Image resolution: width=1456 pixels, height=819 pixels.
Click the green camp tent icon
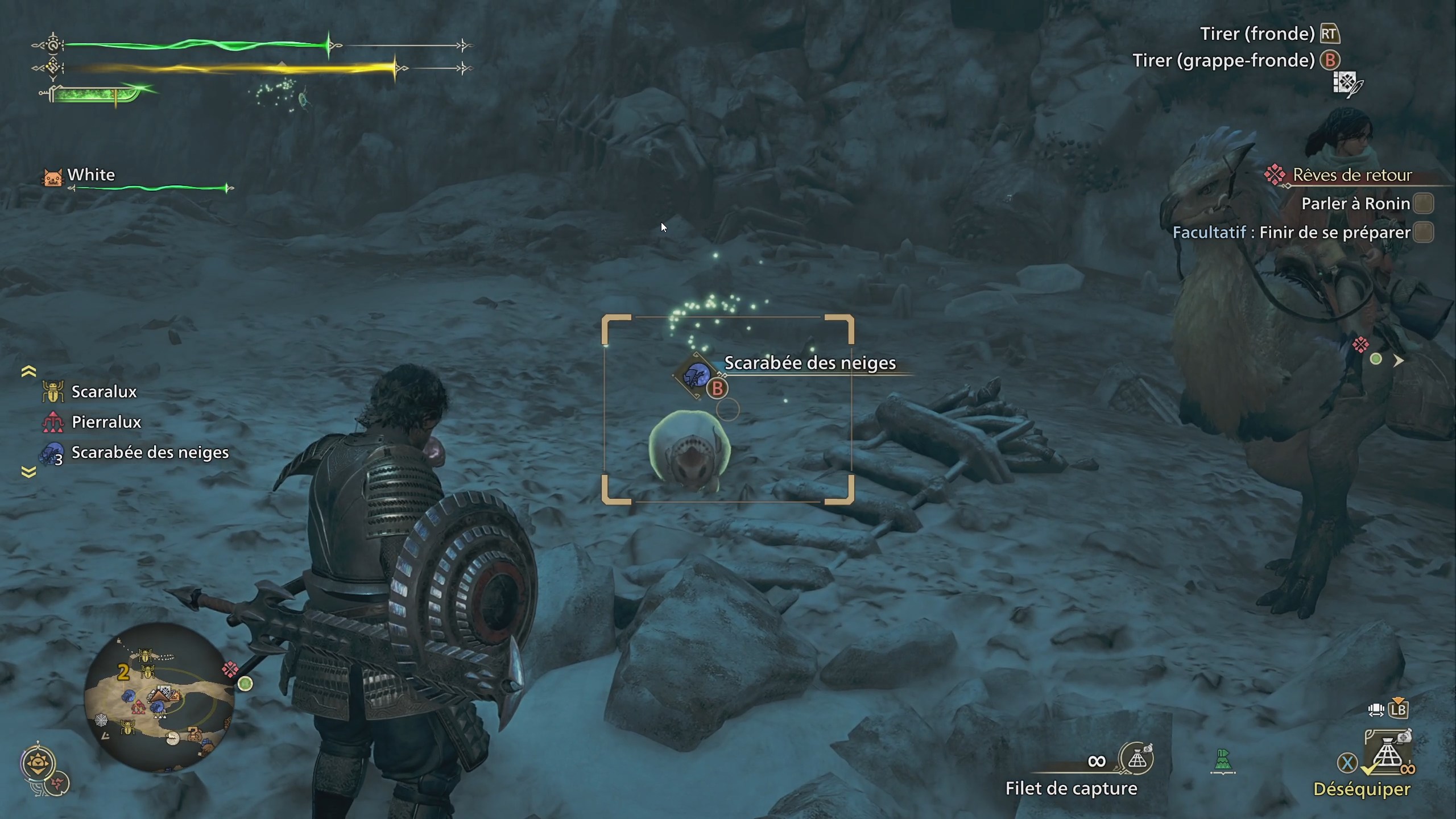(1224, 759)
